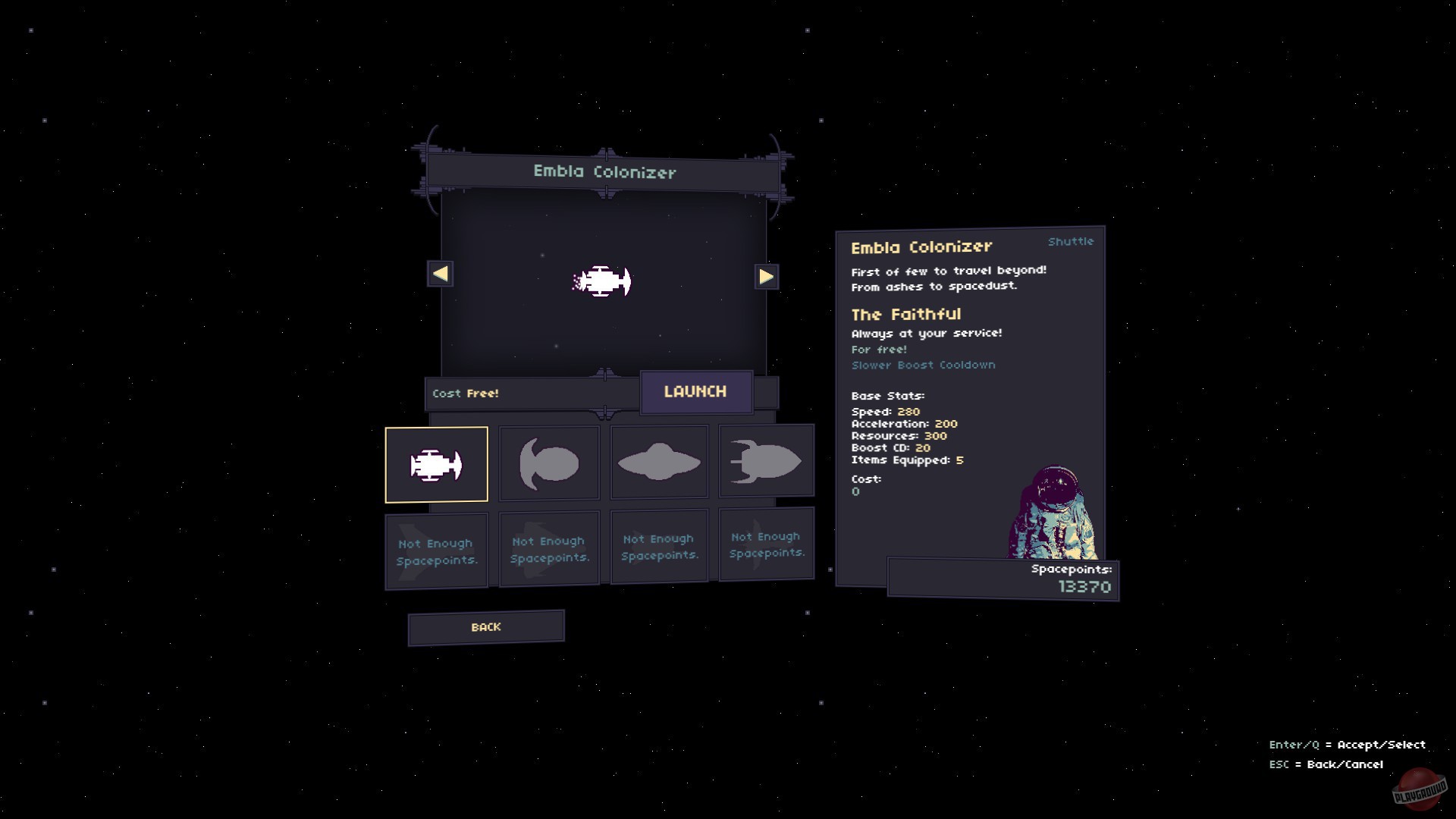Click the Cost Free! price label
1456x819 pixels.
point(466,393)
